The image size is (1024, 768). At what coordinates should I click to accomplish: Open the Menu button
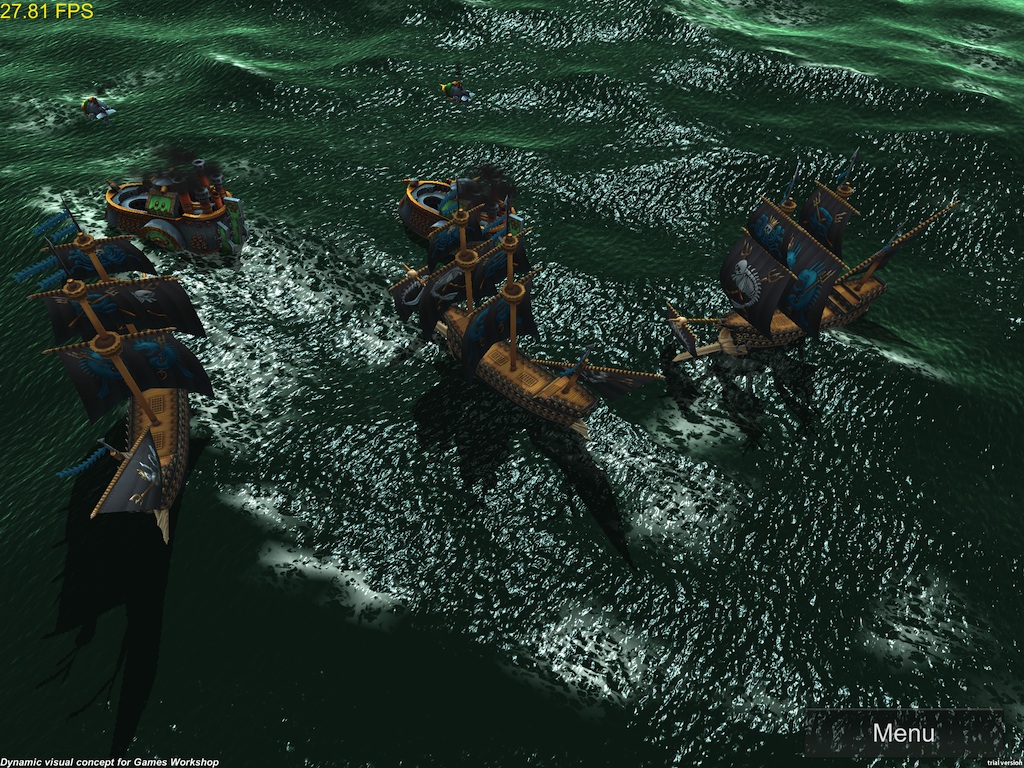[903, 732]
